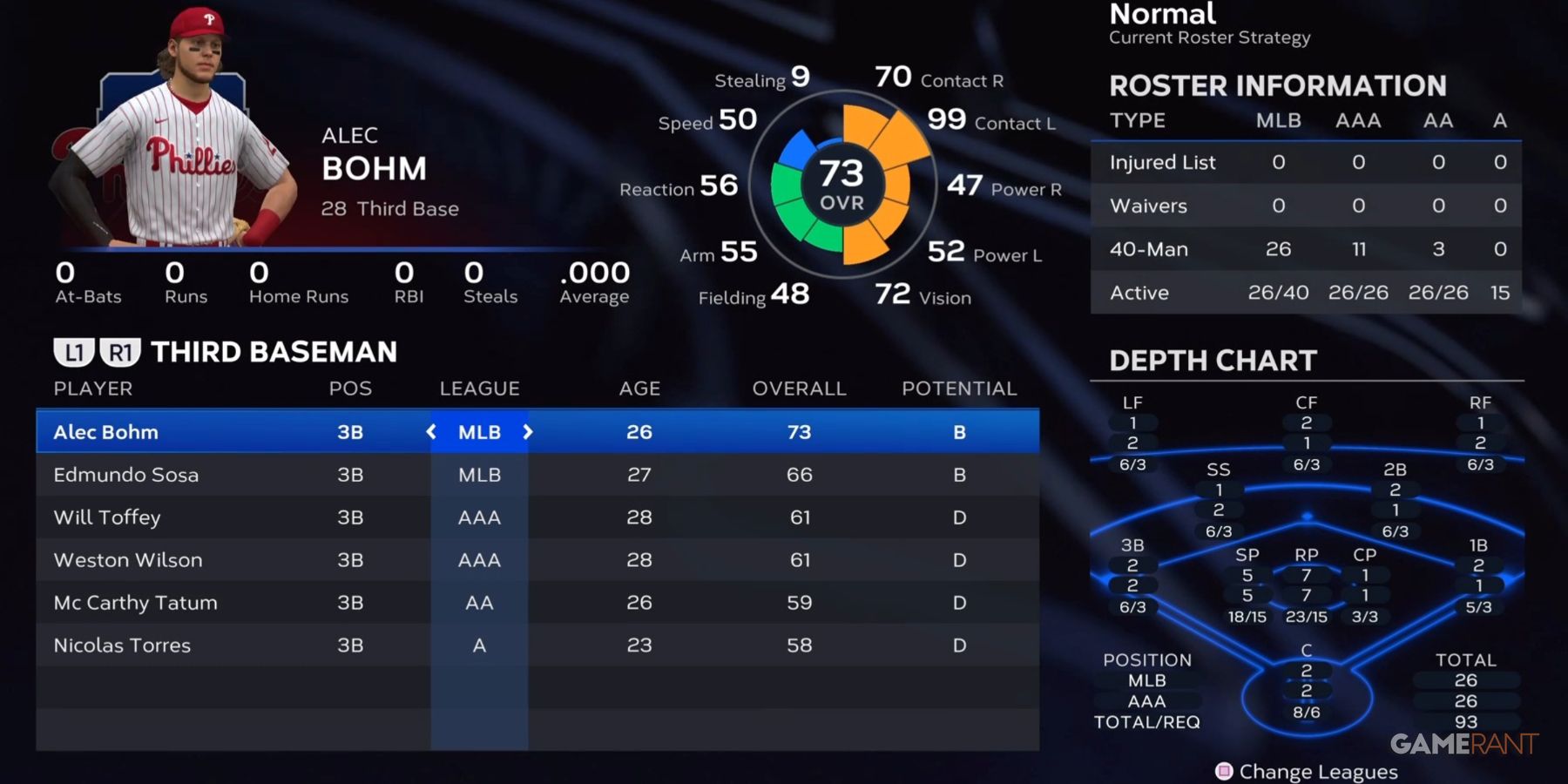Click the MLB league selector for Alec Bohm

(x=479, y=431)
